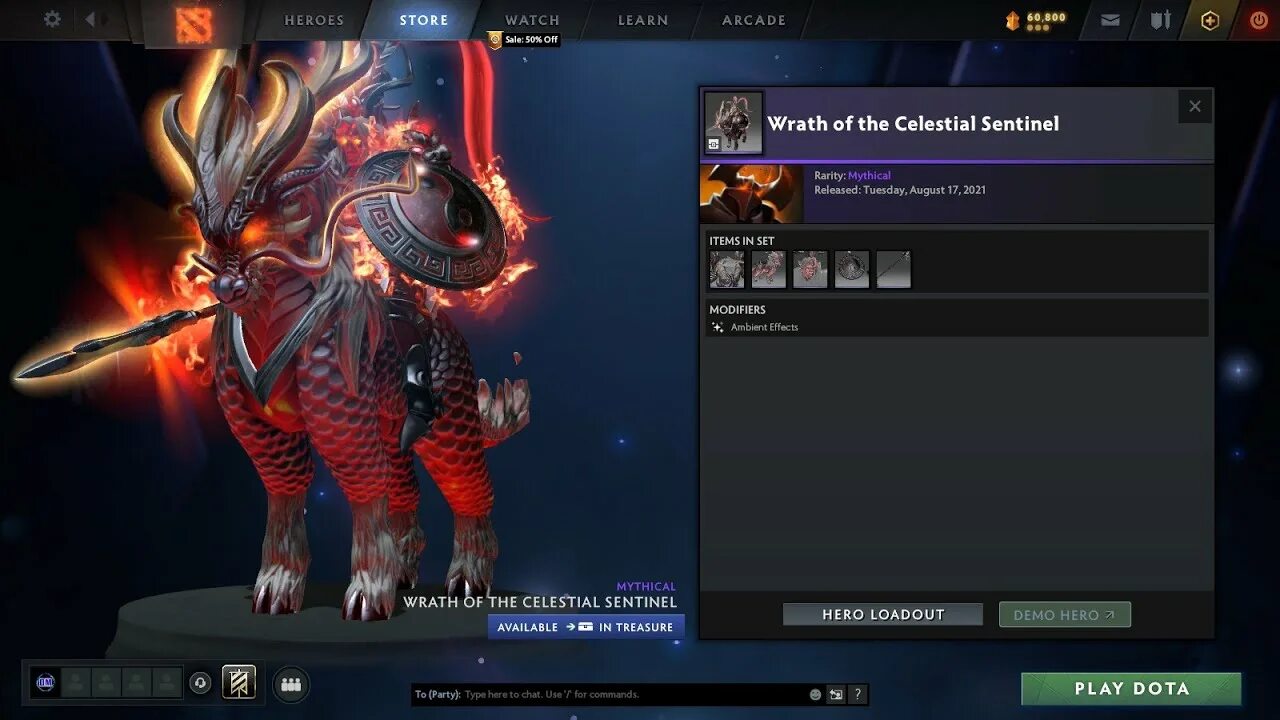1280x720 pixels.
Task: Launch Demo Hero
Action: 1064,615
